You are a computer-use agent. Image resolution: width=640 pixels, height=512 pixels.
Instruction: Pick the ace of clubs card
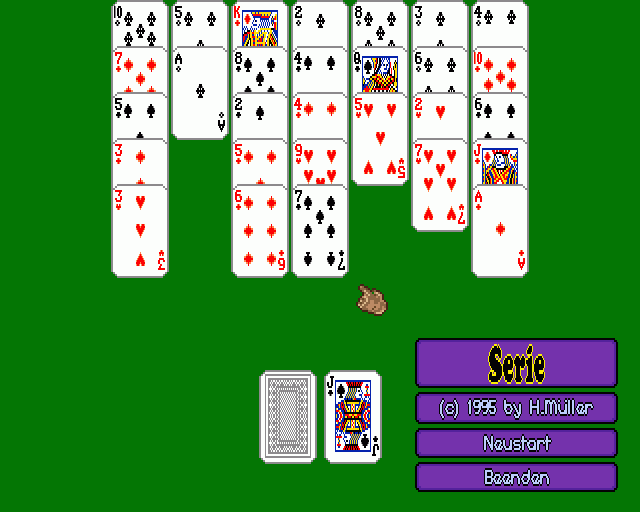point(200,93)
